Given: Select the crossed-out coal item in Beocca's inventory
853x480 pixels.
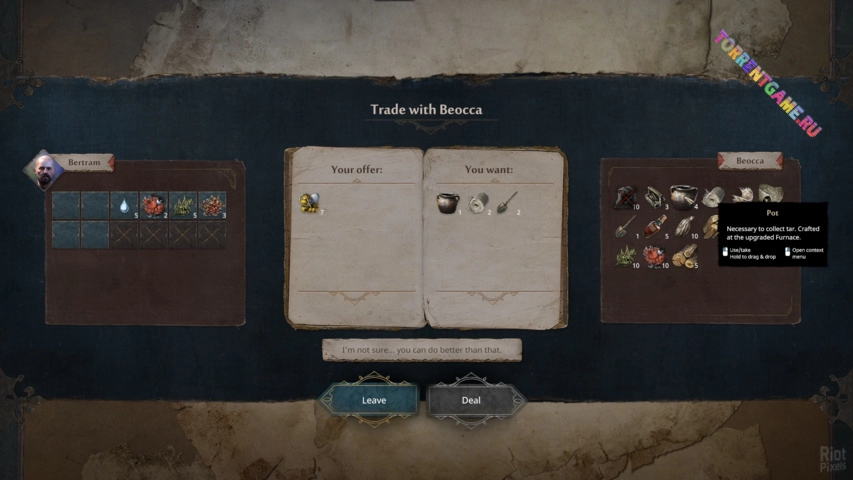Looking at the screenshot, I should [x=626, y=196].
